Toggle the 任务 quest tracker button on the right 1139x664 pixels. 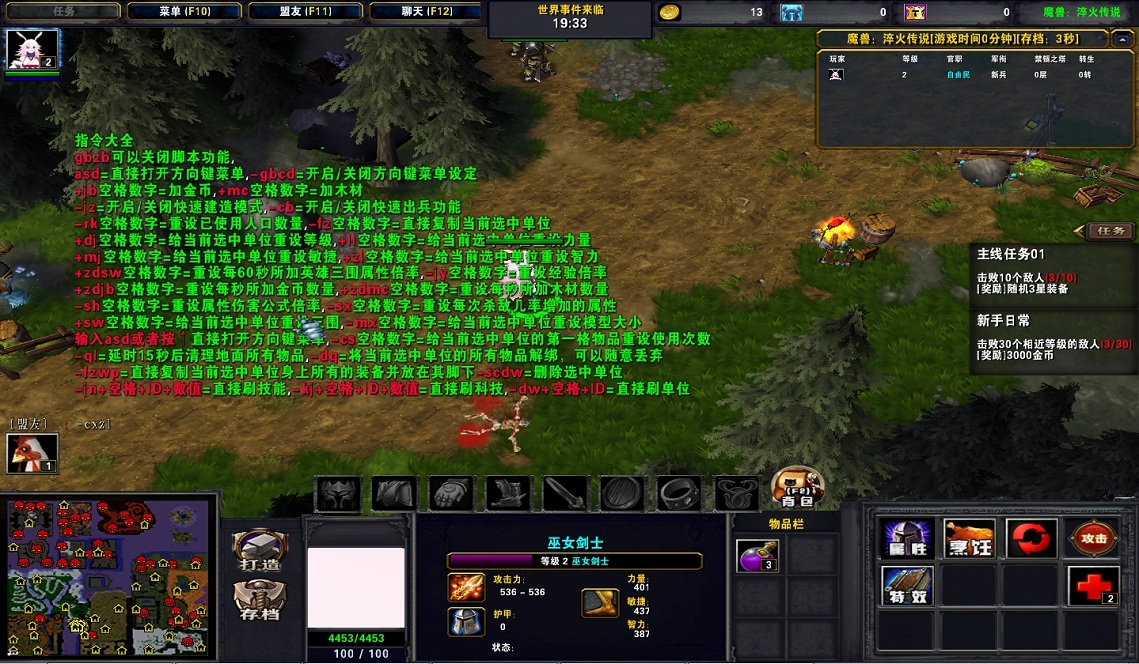(1110, 231)
